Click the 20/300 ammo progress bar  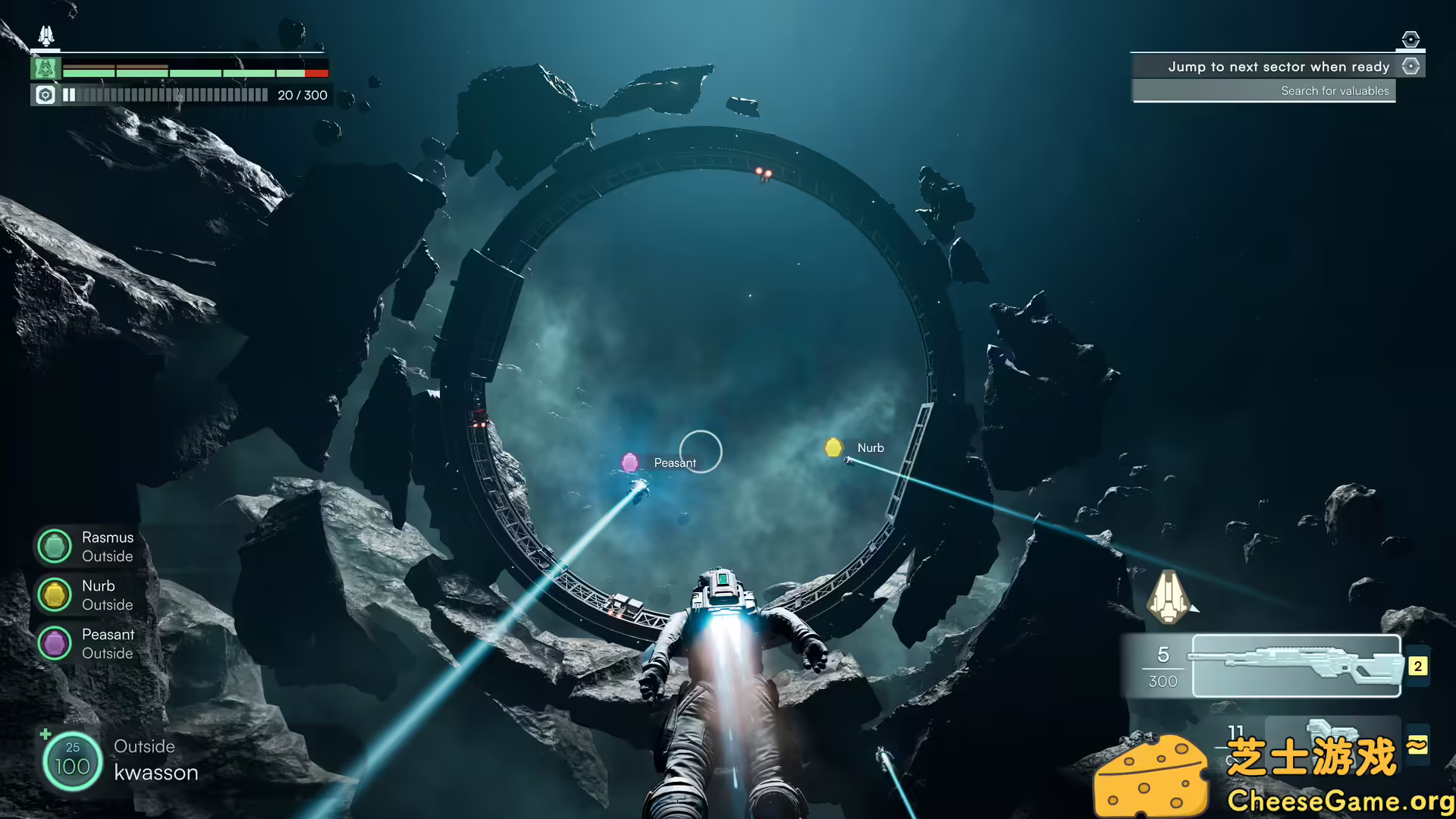pos(168,95)
